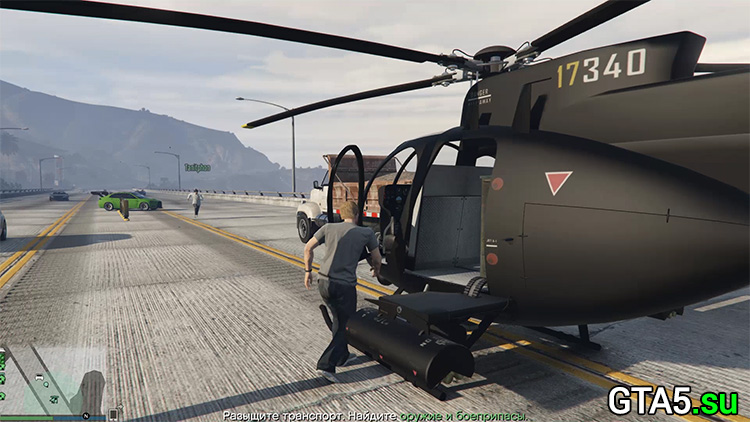Click the north compass marker on minimap
Image resolution: width=750 pixels, height=422 pixels.
[x=86, y=414]
